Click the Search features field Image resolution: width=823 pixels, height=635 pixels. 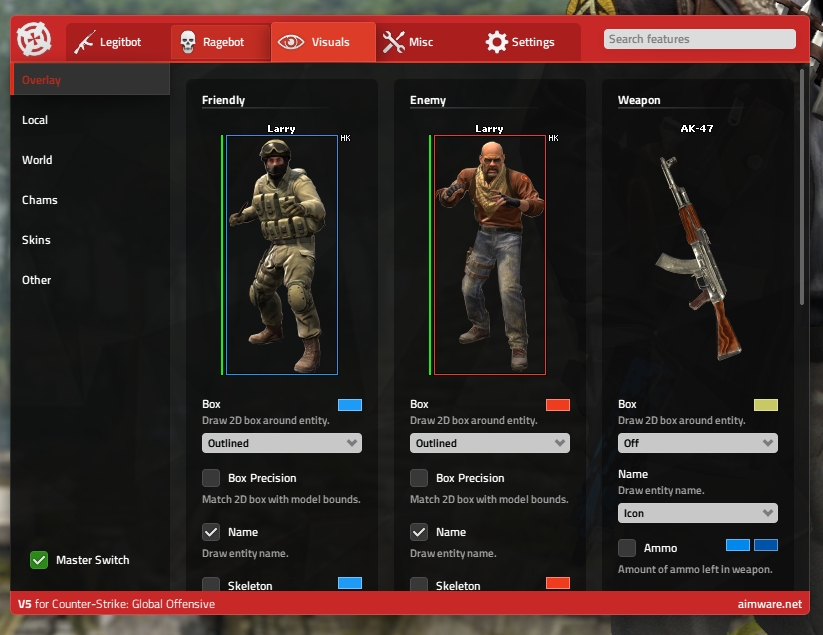pos(699,39)
